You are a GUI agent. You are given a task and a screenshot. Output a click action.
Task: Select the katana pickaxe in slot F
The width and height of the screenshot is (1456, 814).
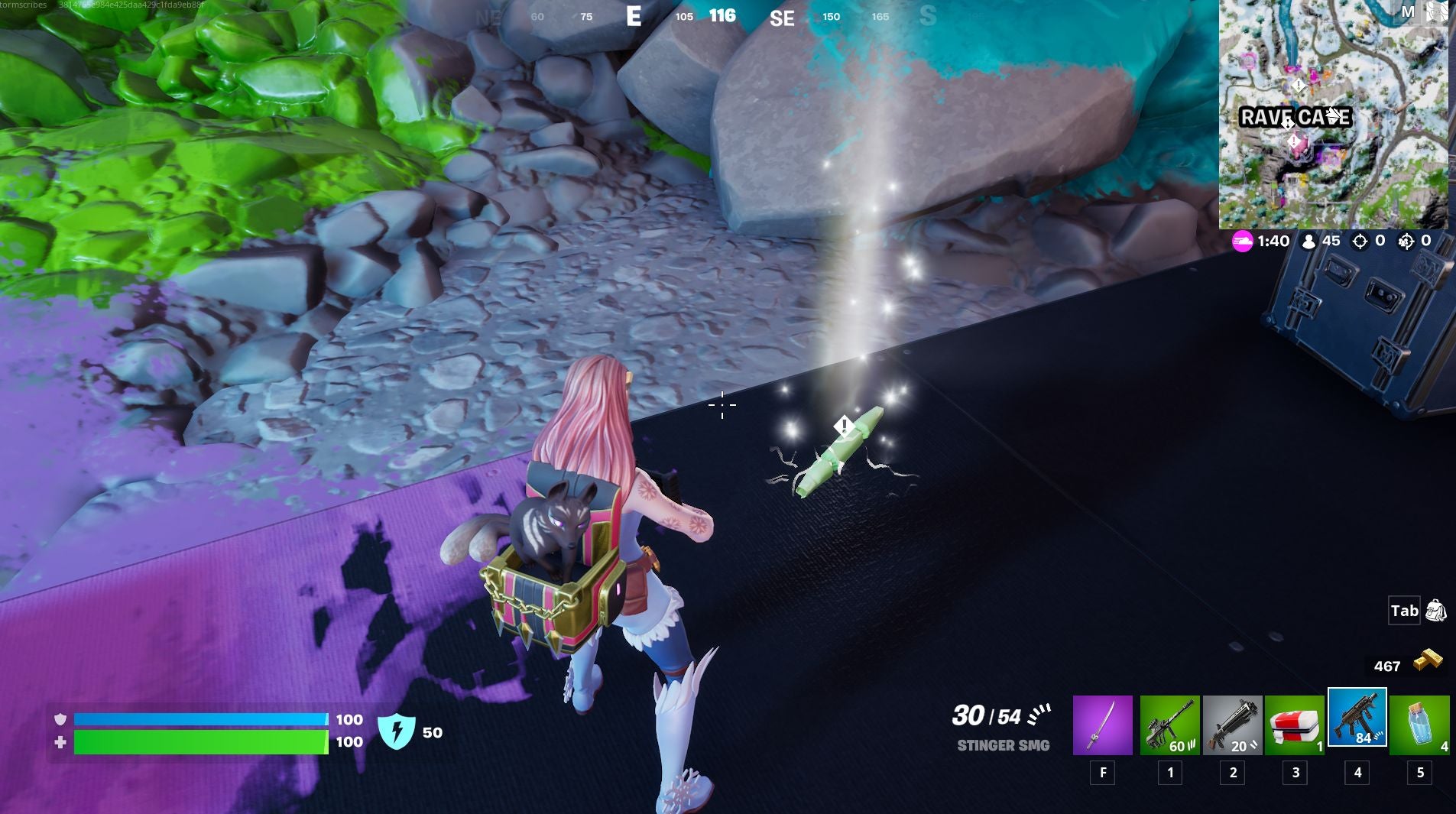pos(1103,725)
